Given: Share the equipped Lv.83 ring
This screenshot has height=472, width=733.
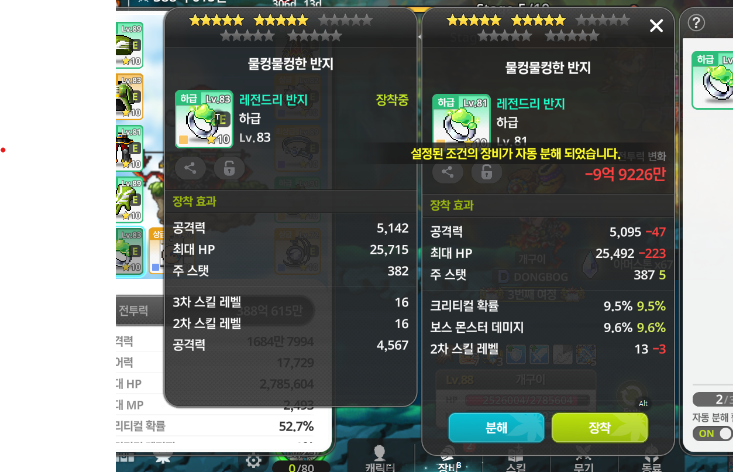Looking at the screenshot, I should tap(193, 168).
